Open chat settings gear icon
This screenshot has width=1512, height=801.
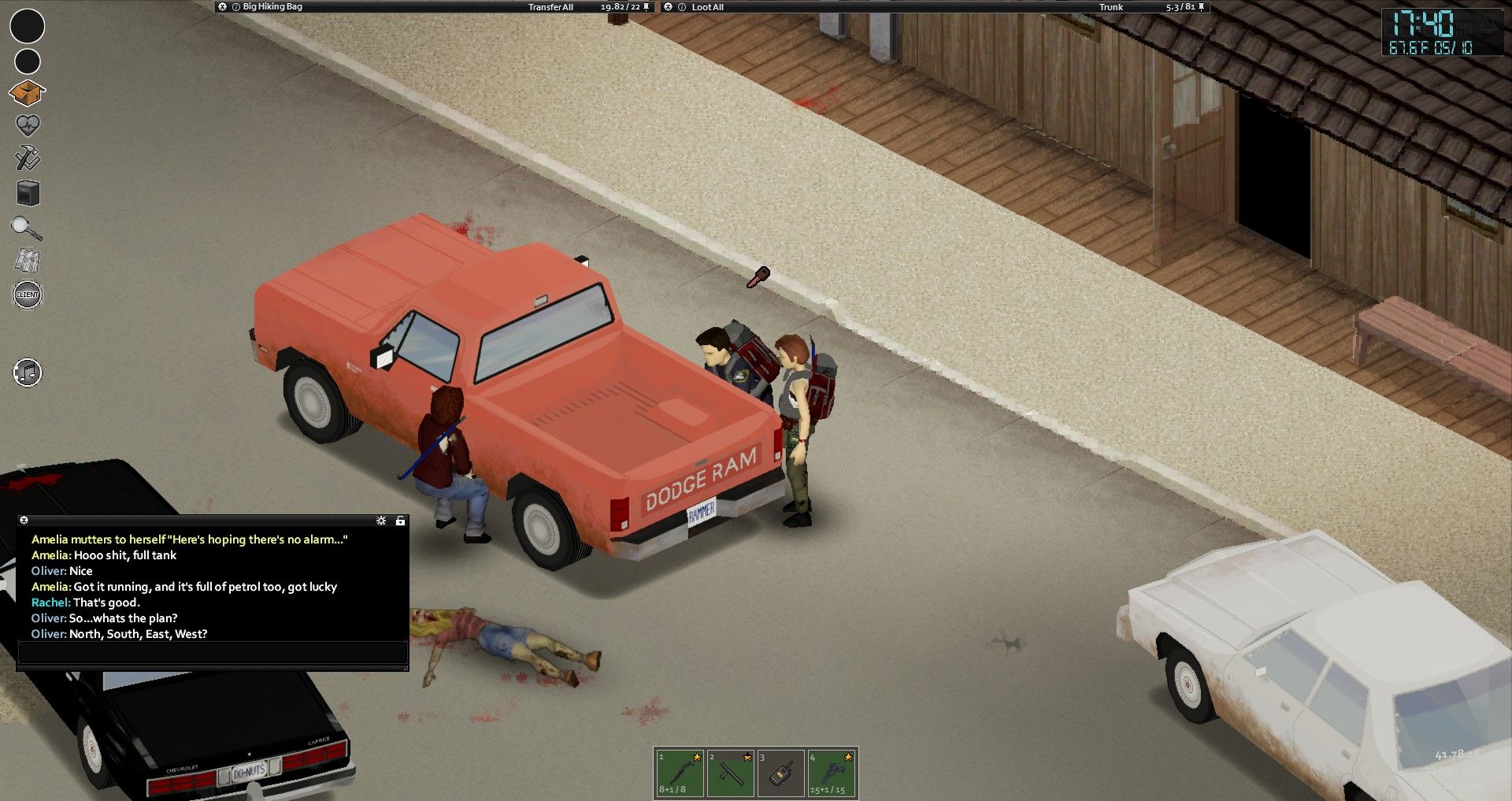click(x=381, y=521)
